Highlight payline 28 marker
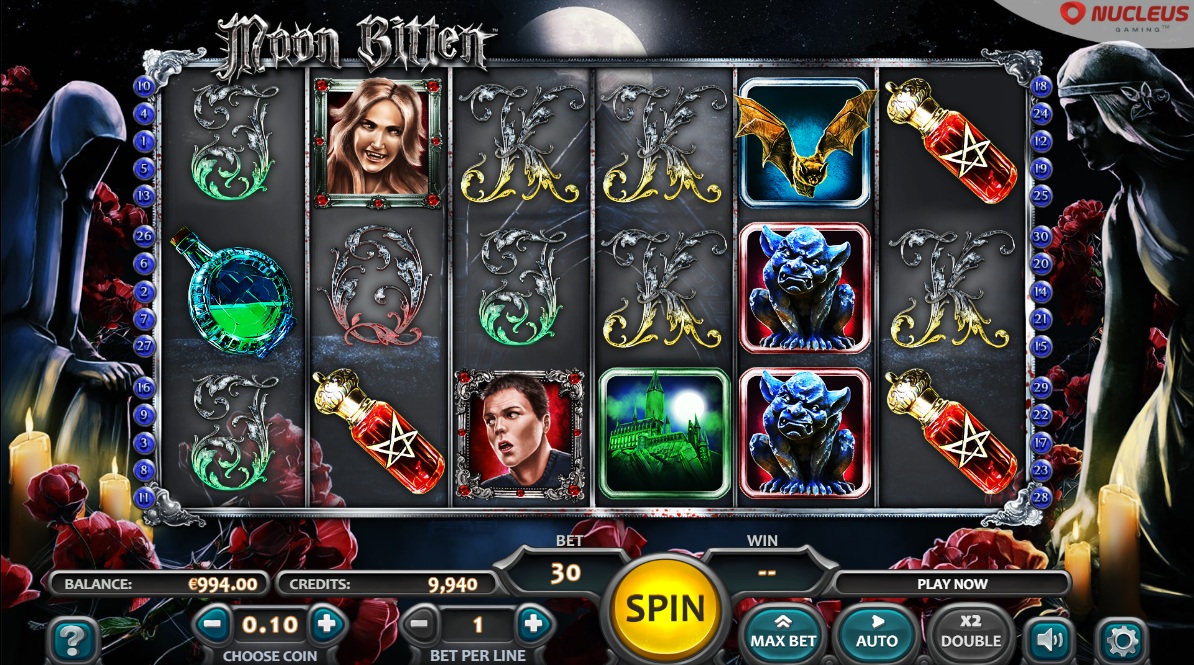Image resolution: width=1194 pixels, height=665 pixels. point(1041,496)
